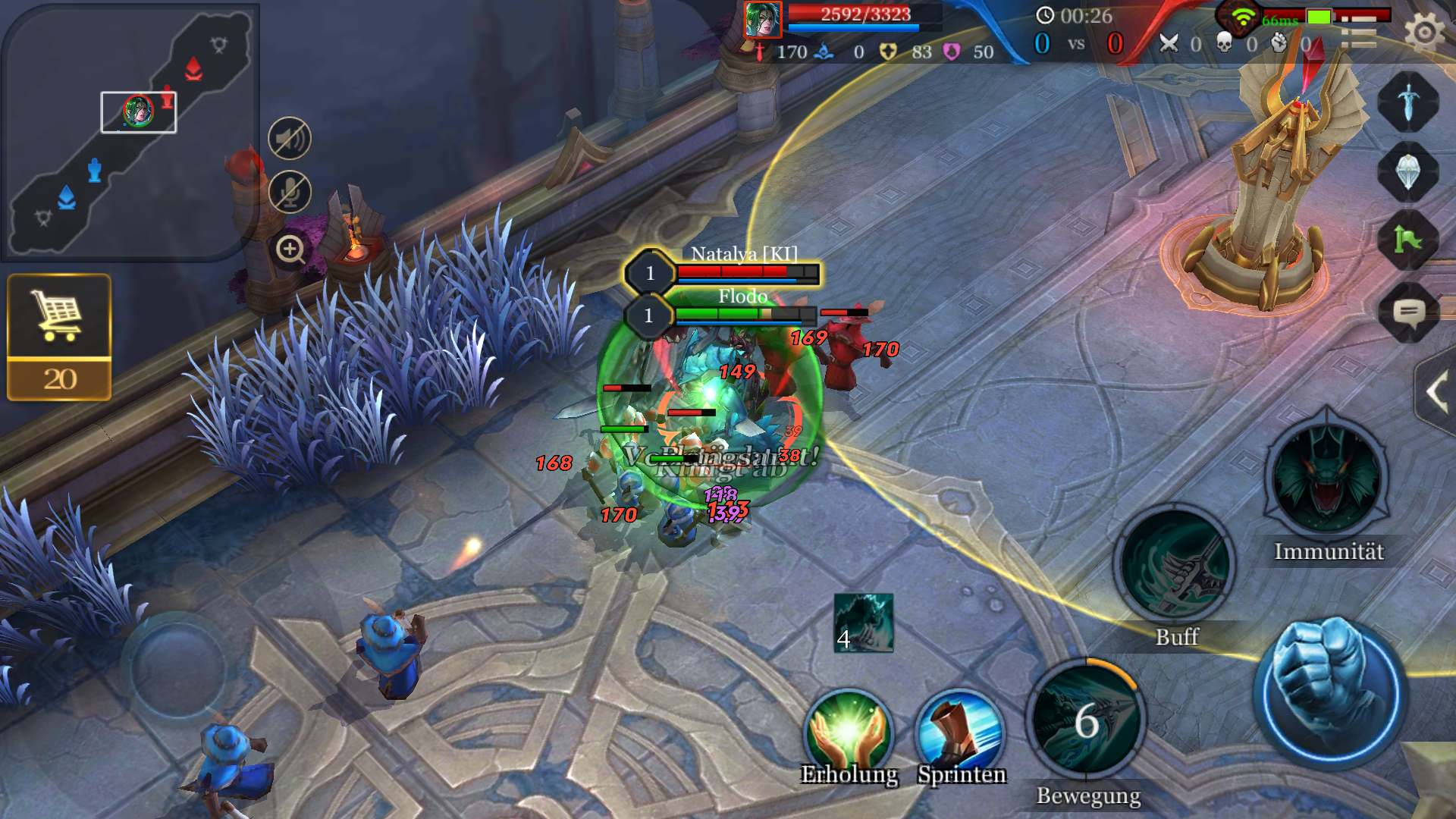Image resolution: width=1456 pixels, height=819 pixels.
Task: Toggle the muted speaker icon
Action: [290, 139]
